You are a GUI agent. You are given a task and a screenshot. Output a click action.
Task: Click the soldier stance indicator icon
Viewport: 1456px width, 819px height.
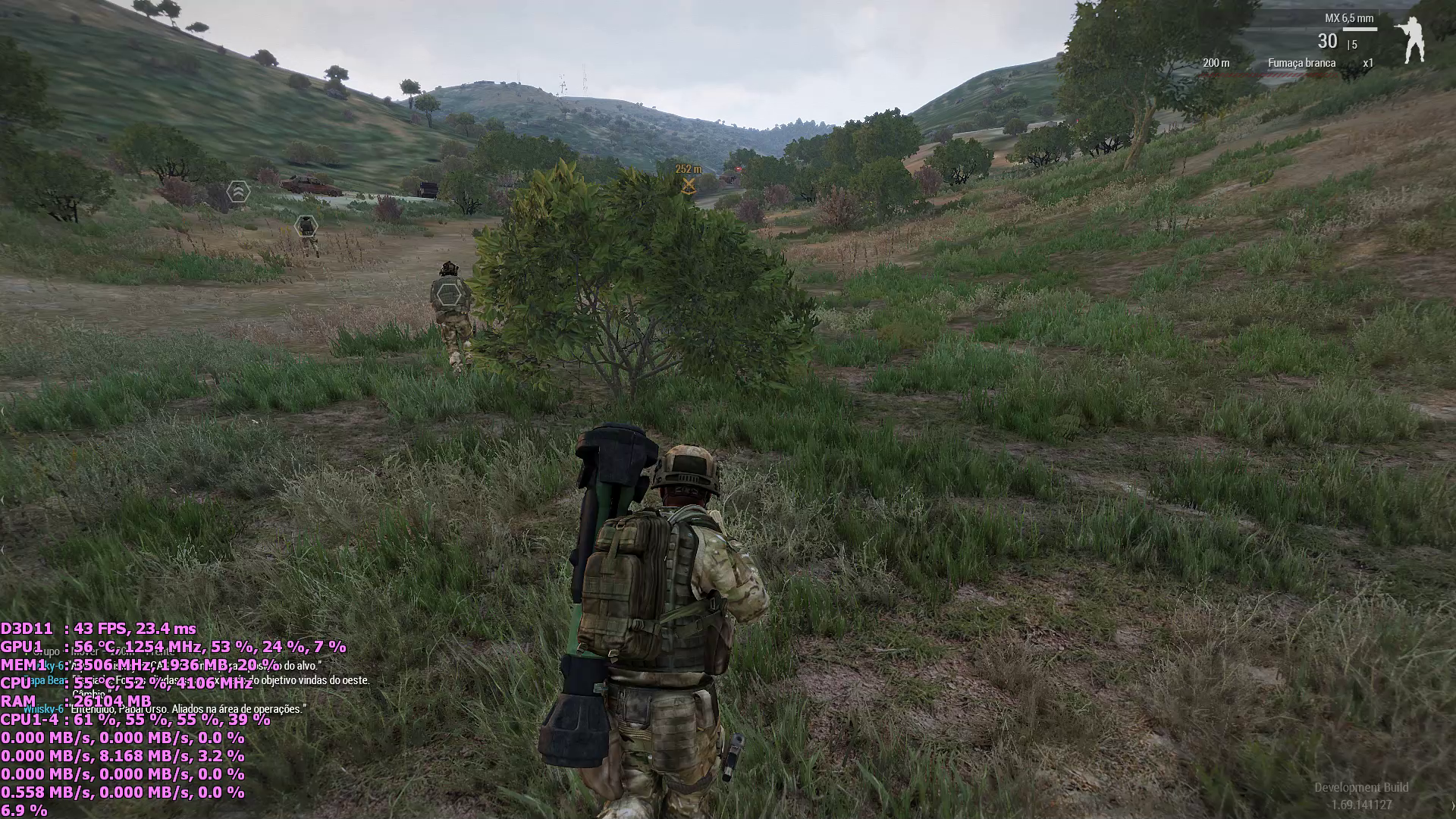tap(1411, 39)
